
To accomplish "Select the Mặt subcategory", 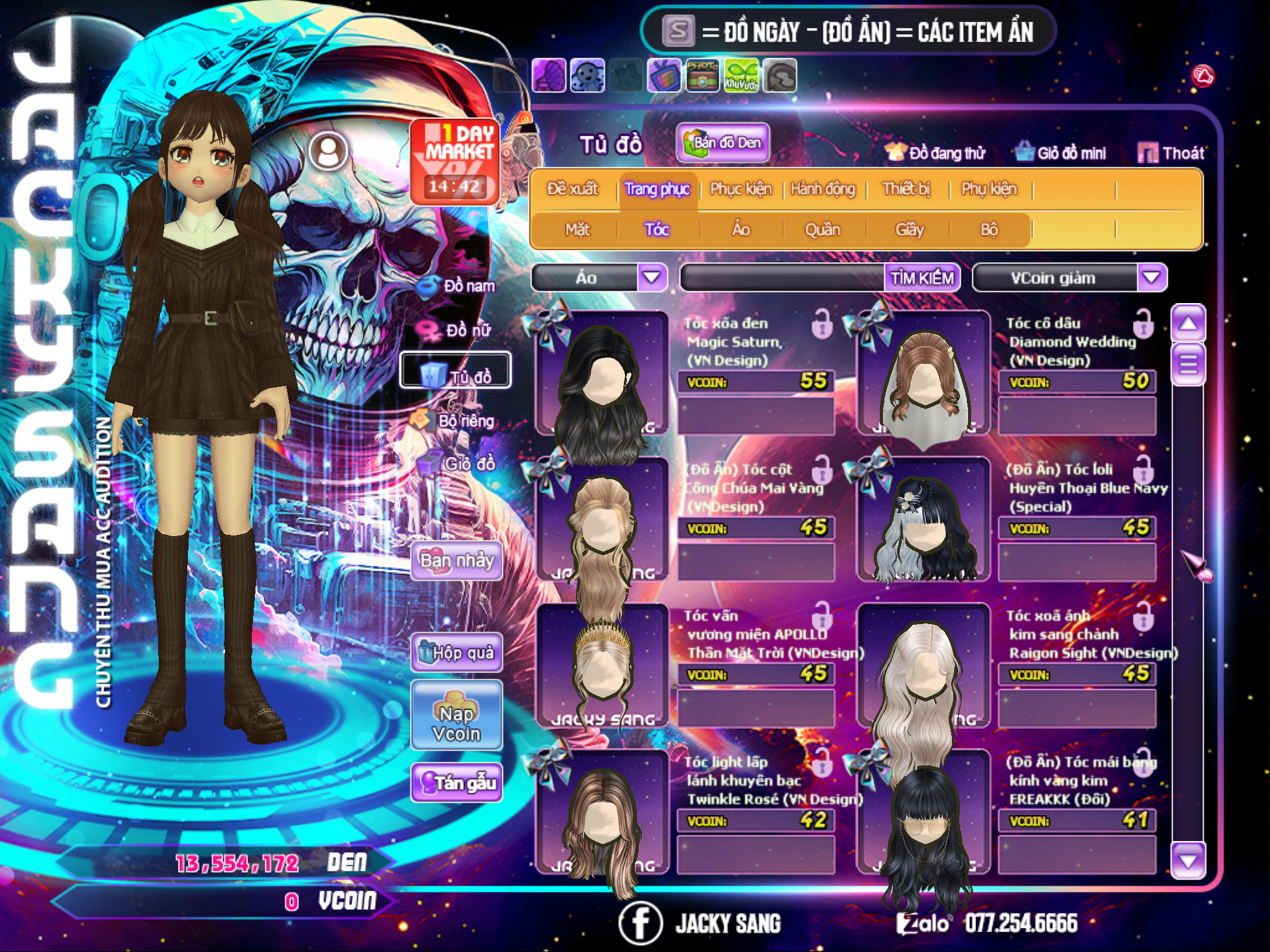I will click(x=577, y=230).
